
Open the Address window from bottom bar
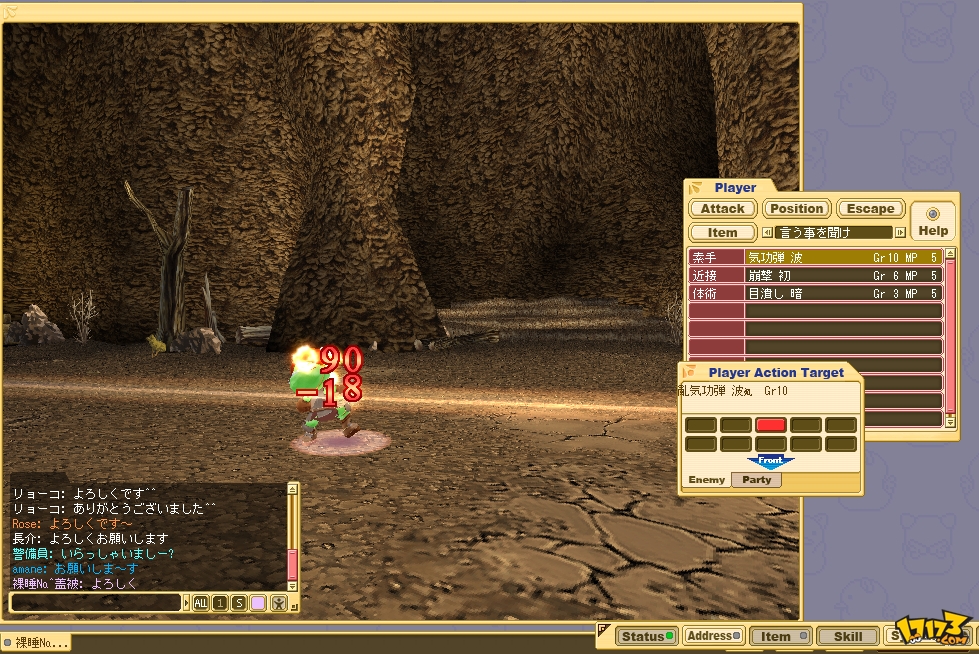[714, 636]
